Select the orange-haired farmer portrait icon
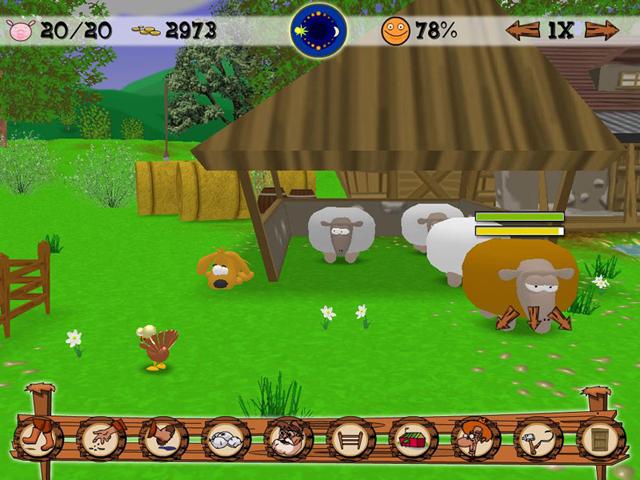 (x=474, y=438)
